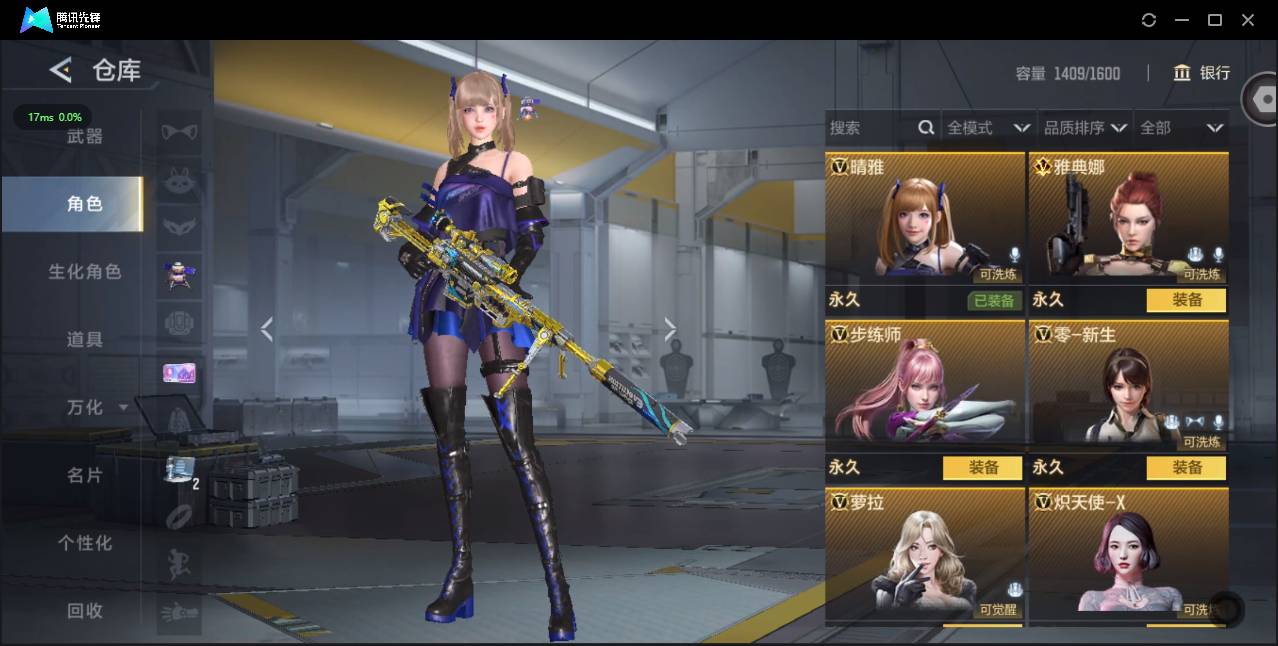Equip the 零-新生 character
The image size is (1278, 646).
click(1186, 467)
